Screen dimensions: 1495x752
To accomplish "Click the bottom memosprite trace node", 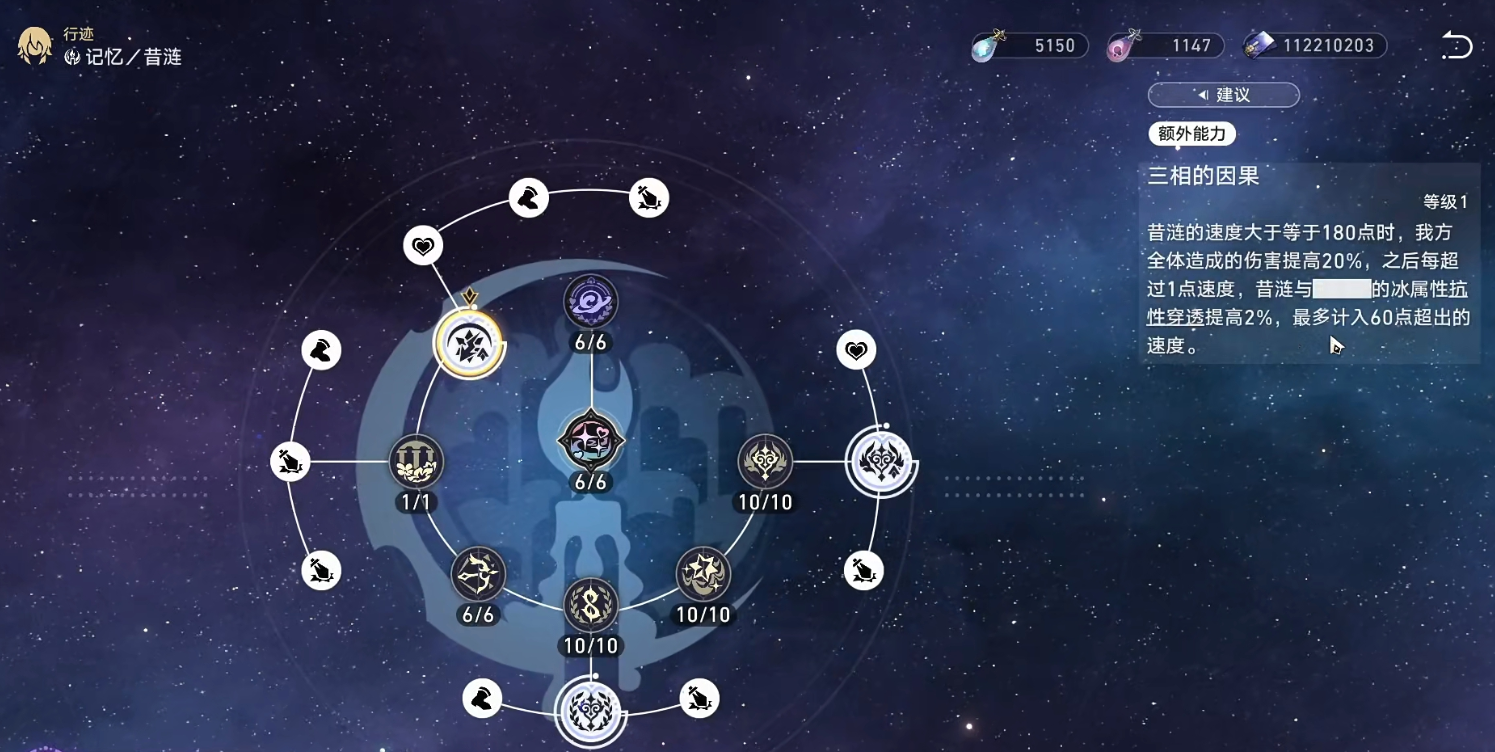I will [591, 710].
